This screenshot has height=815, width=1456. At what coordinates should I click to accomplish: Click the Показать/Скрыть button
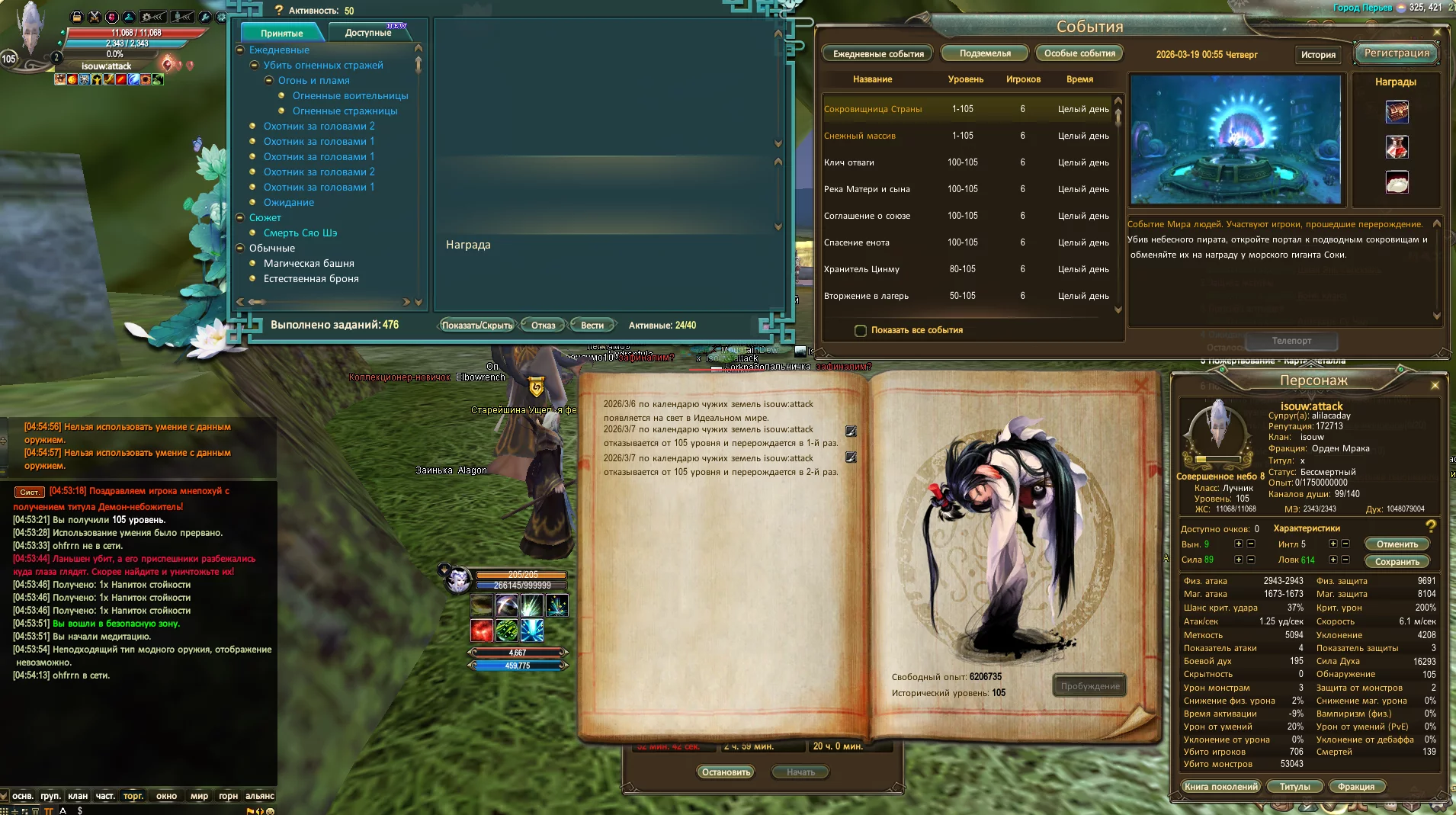tap(477, 326)
